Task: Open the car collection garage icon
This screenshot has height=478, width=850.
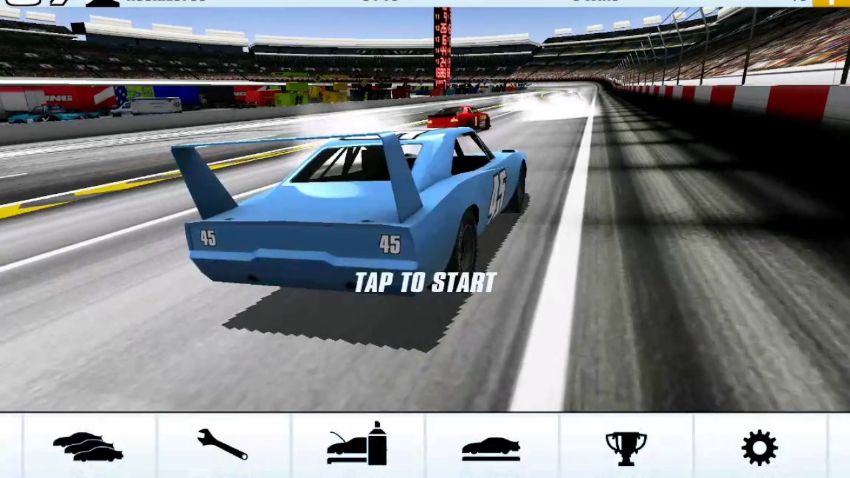Action: click(89, 446)
